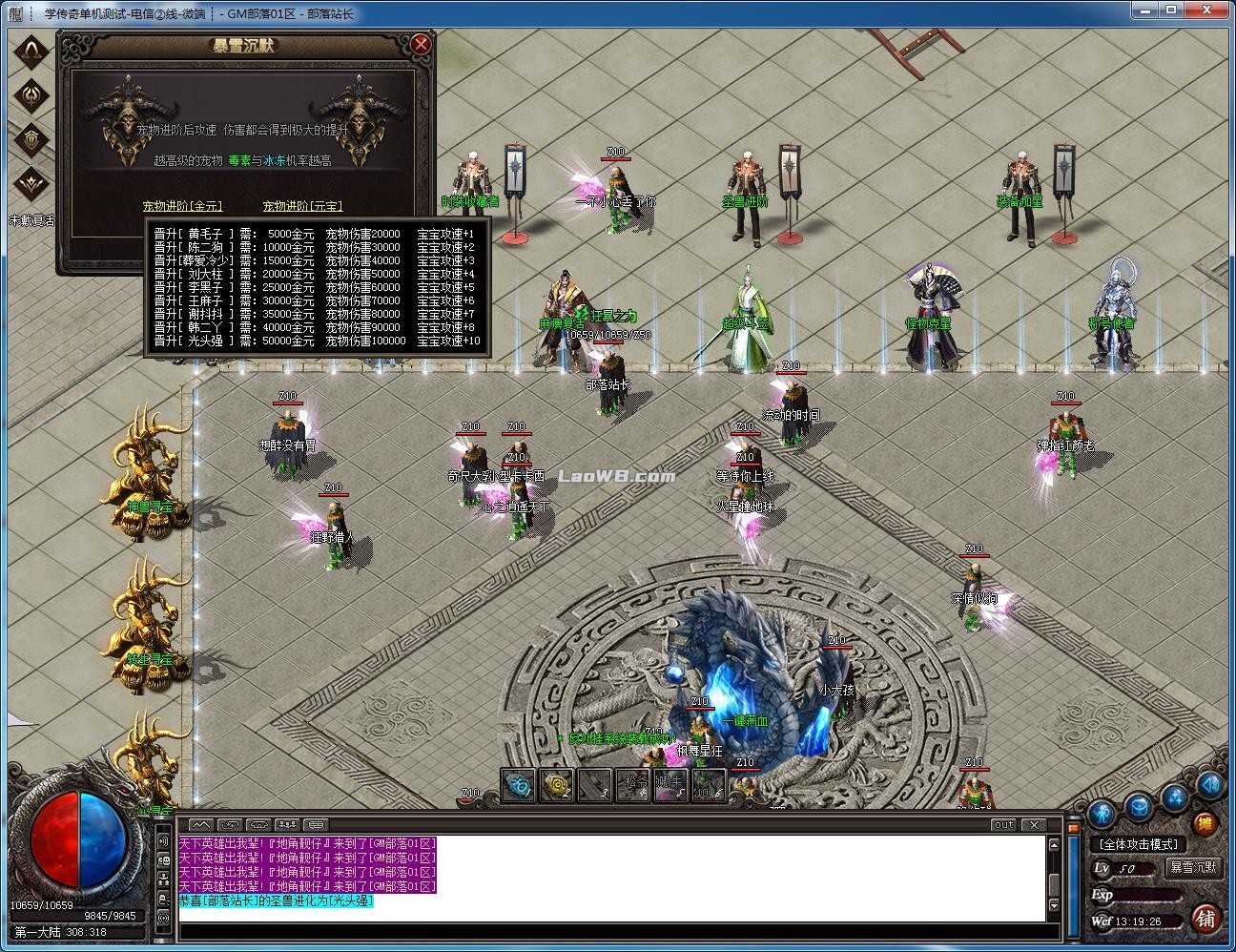Viewport: 1236px width, 952px height.
Task: Click the chat panel 'out' button
Action: tap(1003, 824)
